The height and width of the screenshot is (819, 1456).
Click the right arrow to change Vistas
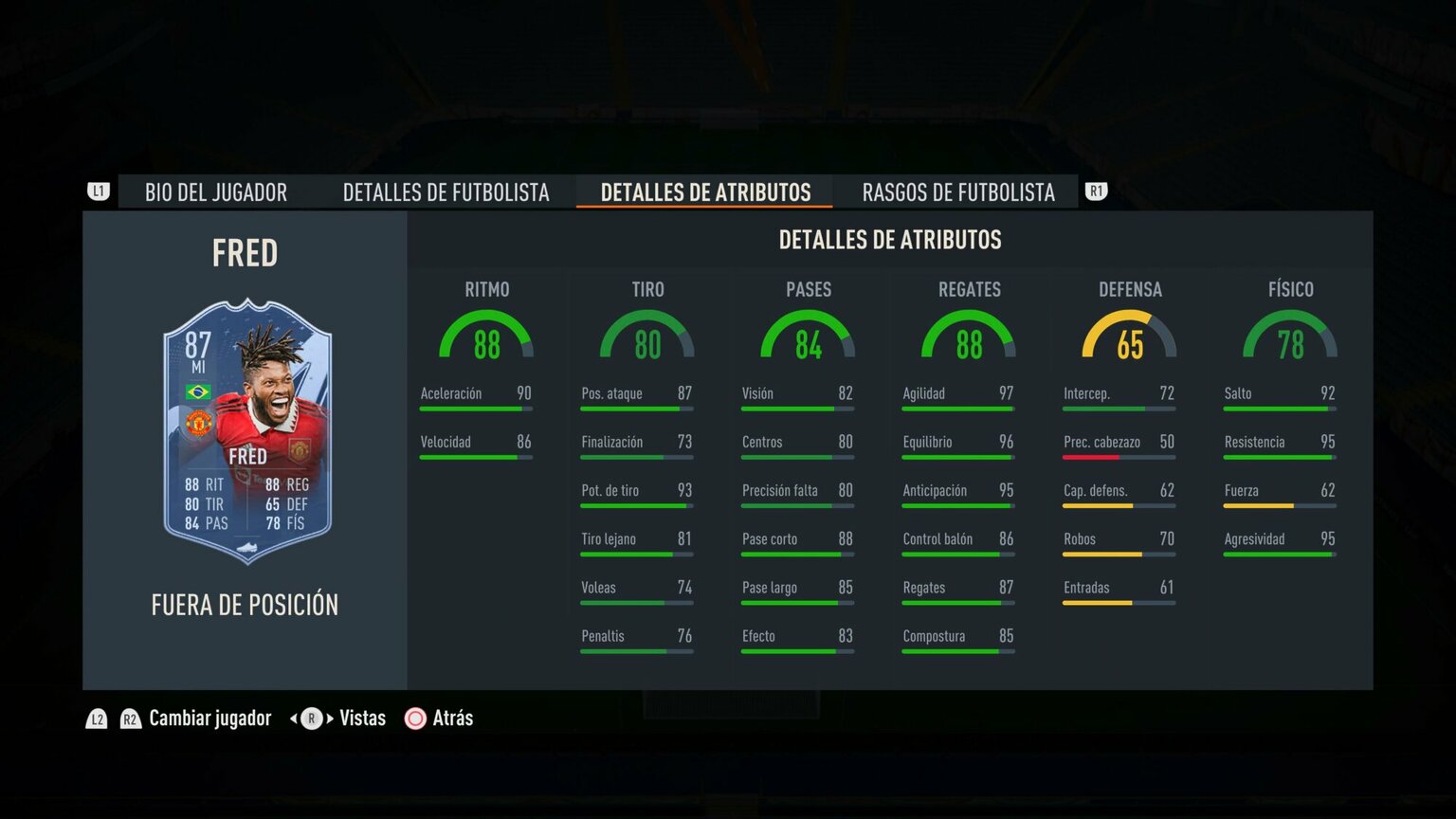(329, 719)
